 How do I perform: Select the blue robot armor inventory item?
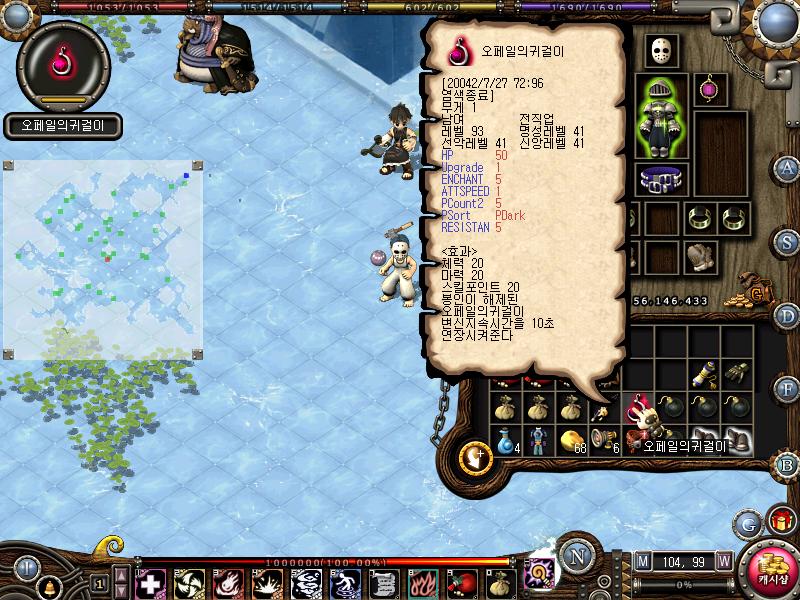(x=539, y=439)
